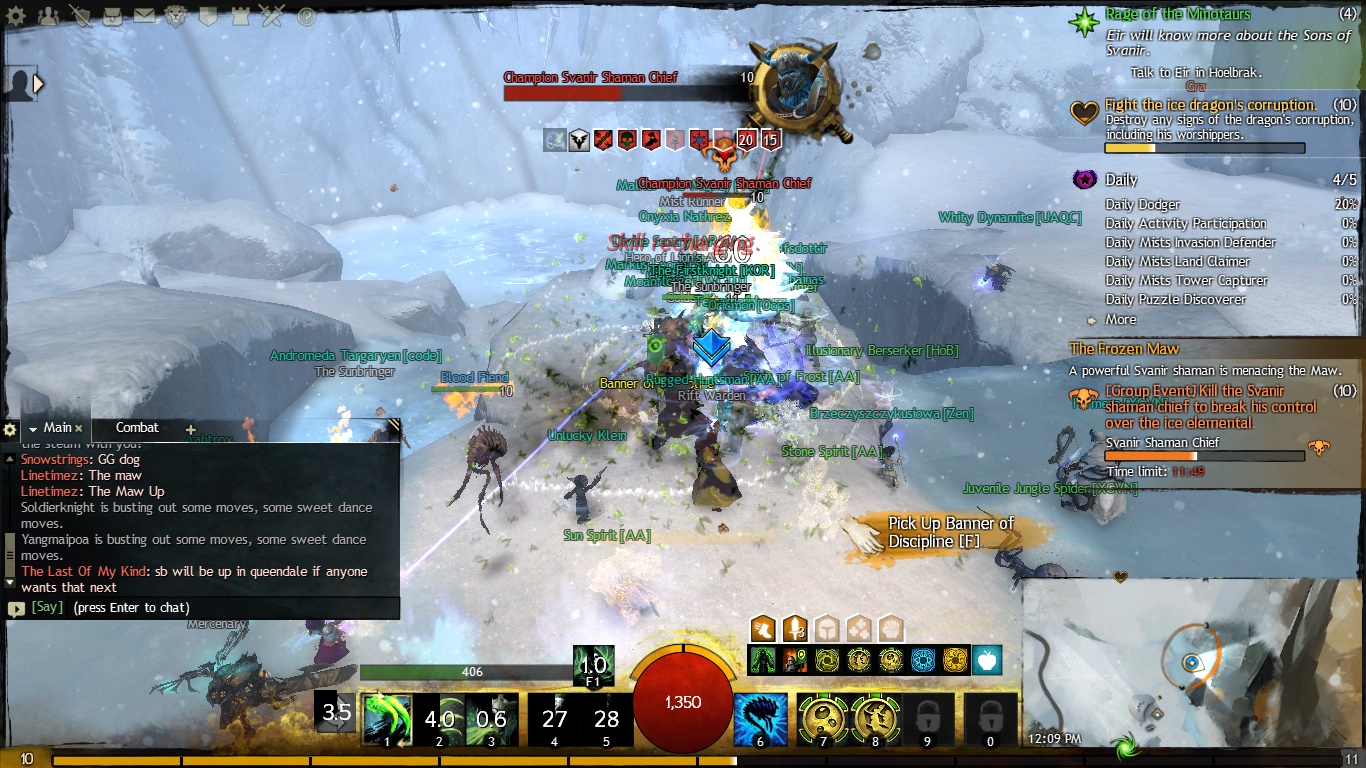The height and width of the screenshot is (768, 1366).
Task: Open the guild shield panel
Action: click(208, 16)
